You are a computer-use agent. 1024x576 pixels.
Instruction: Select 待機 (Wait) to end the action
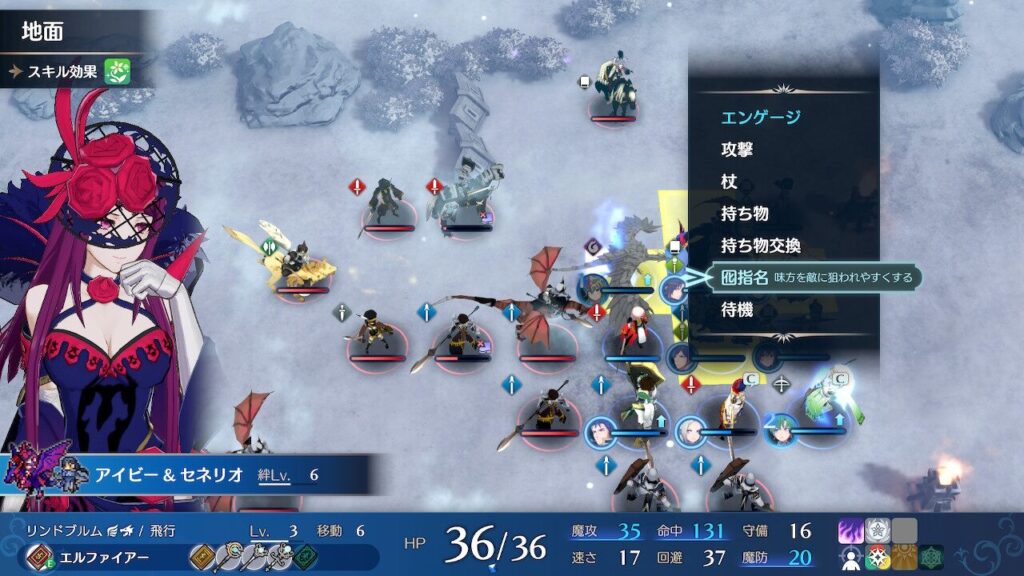pyautogui.click(x=737, y=309)
